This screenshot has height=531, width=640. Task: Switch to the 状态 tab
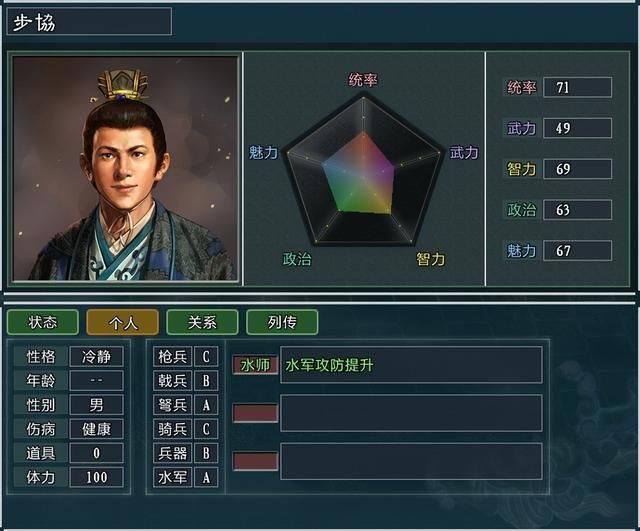coord(42,322)
